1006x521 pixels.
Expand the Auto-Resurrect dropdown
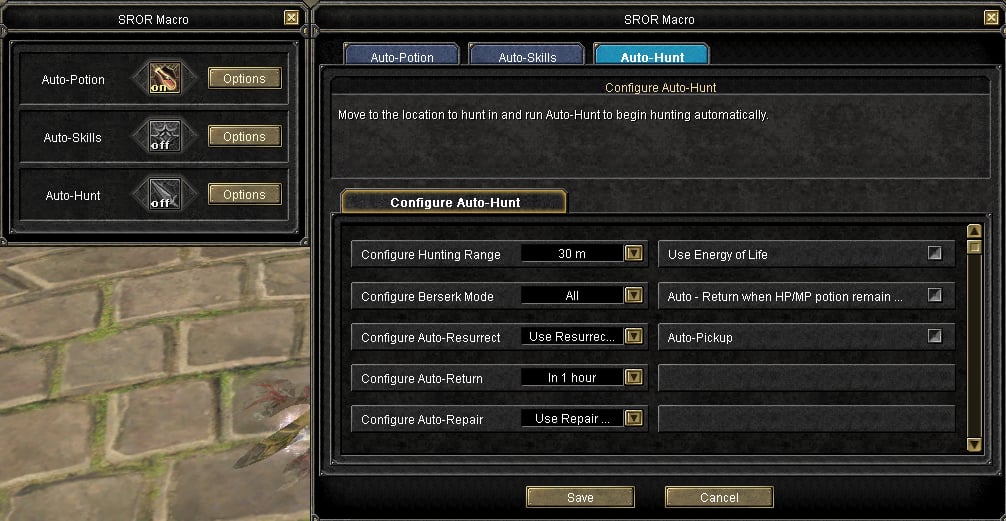coord(633,337)
